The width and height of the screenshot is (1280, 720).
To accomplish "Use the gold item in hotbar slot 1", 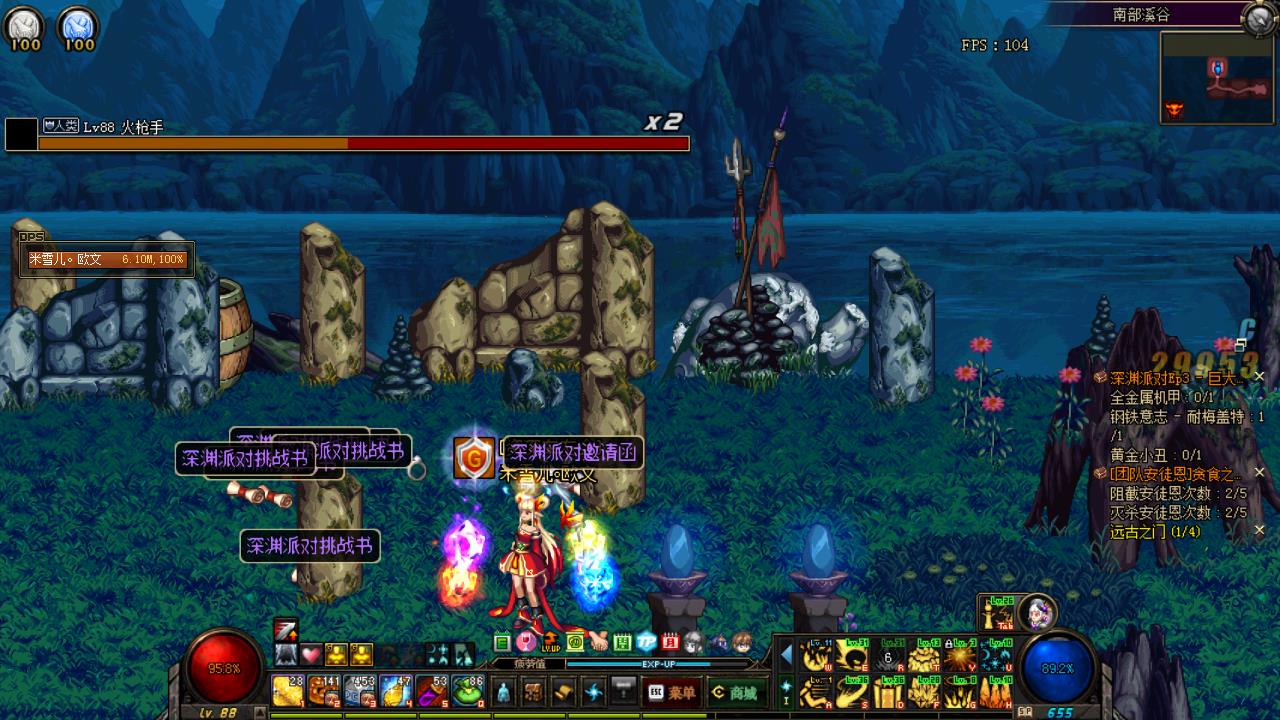I will coord(288,690).
